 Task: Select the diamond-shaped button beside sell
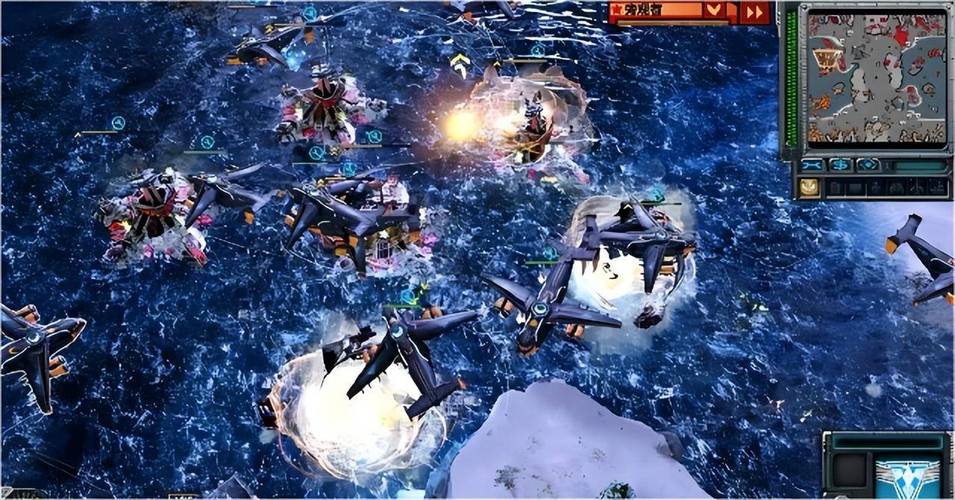pyautogui.click(x=868, y=164)
